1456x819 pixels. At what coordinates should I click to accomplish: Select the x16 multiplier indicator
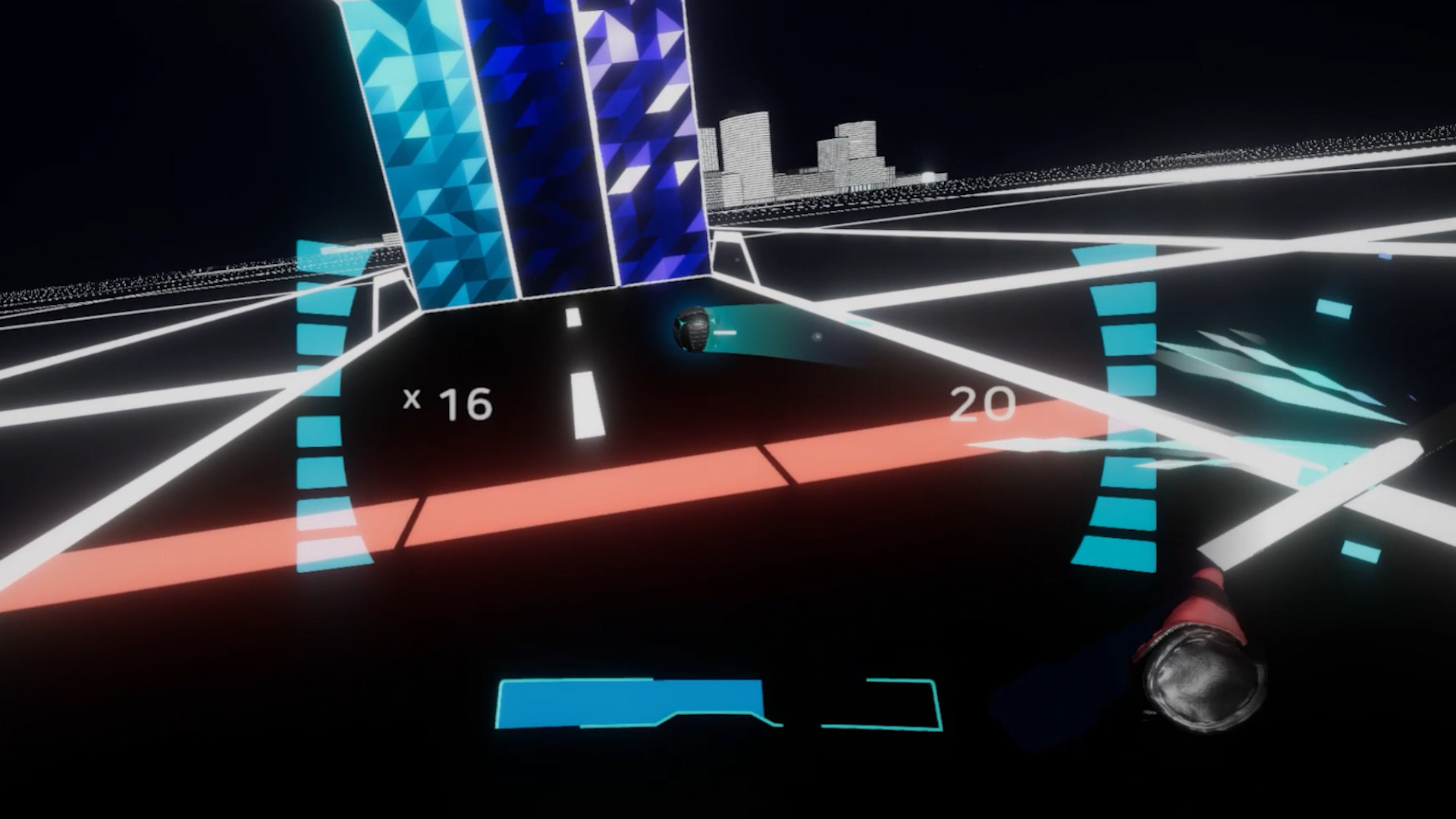point(447,403)
